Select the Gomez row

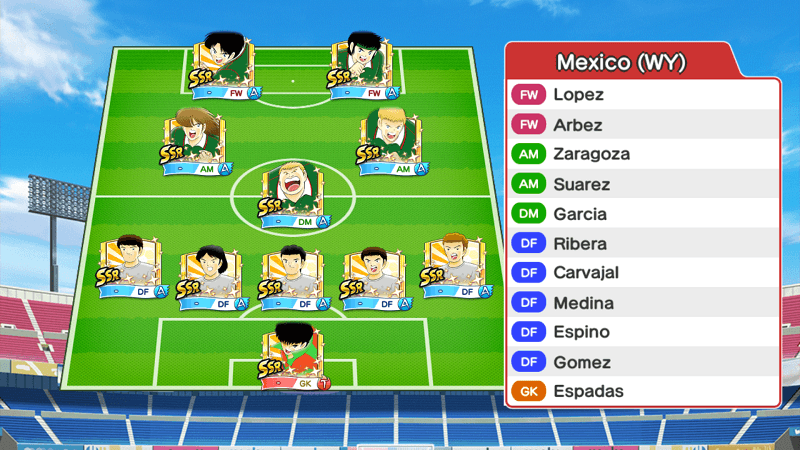[642, 361]
